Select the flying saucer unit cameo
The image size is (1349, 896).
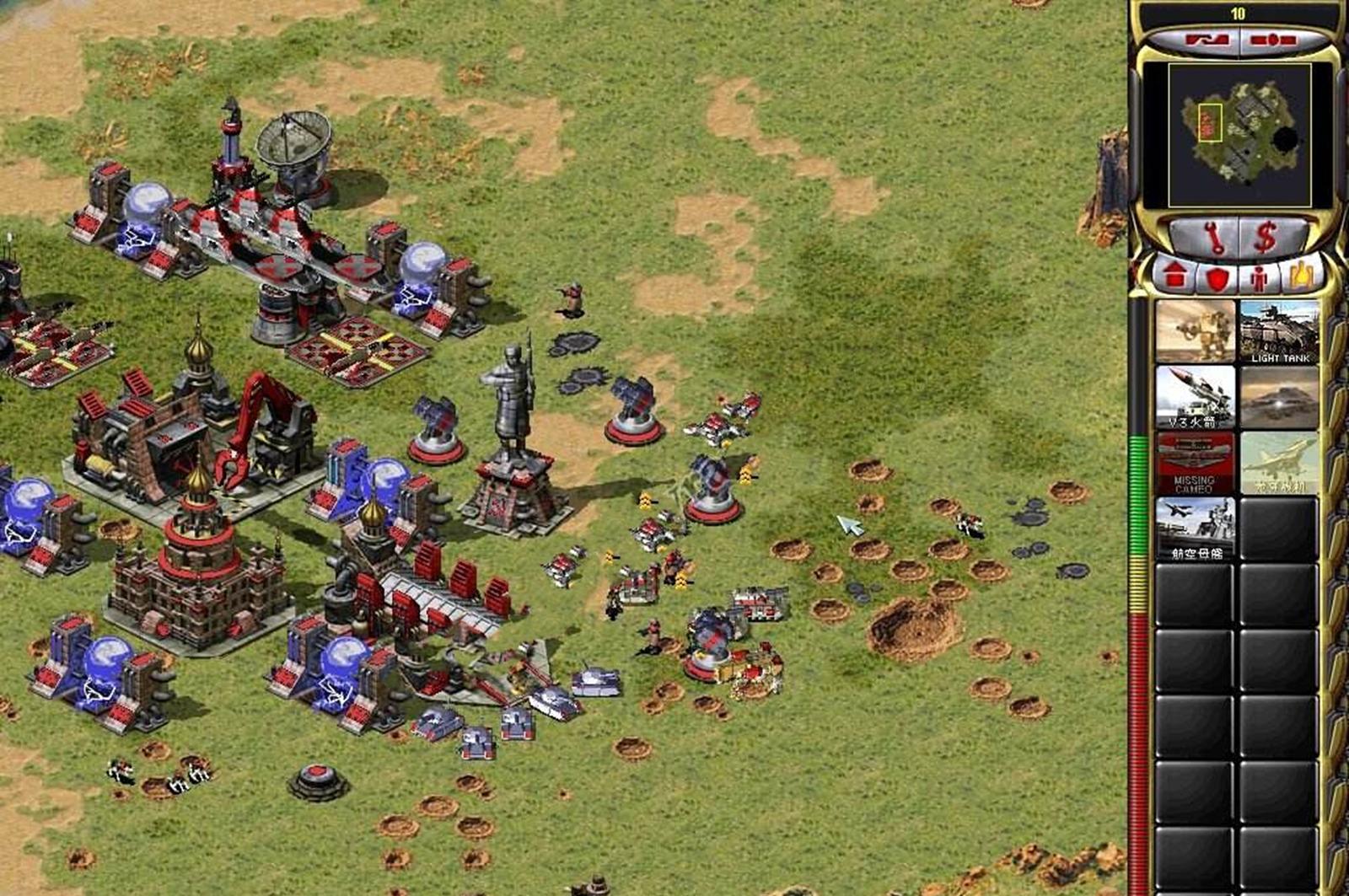pyautogui.click(x=1279, y=397)
